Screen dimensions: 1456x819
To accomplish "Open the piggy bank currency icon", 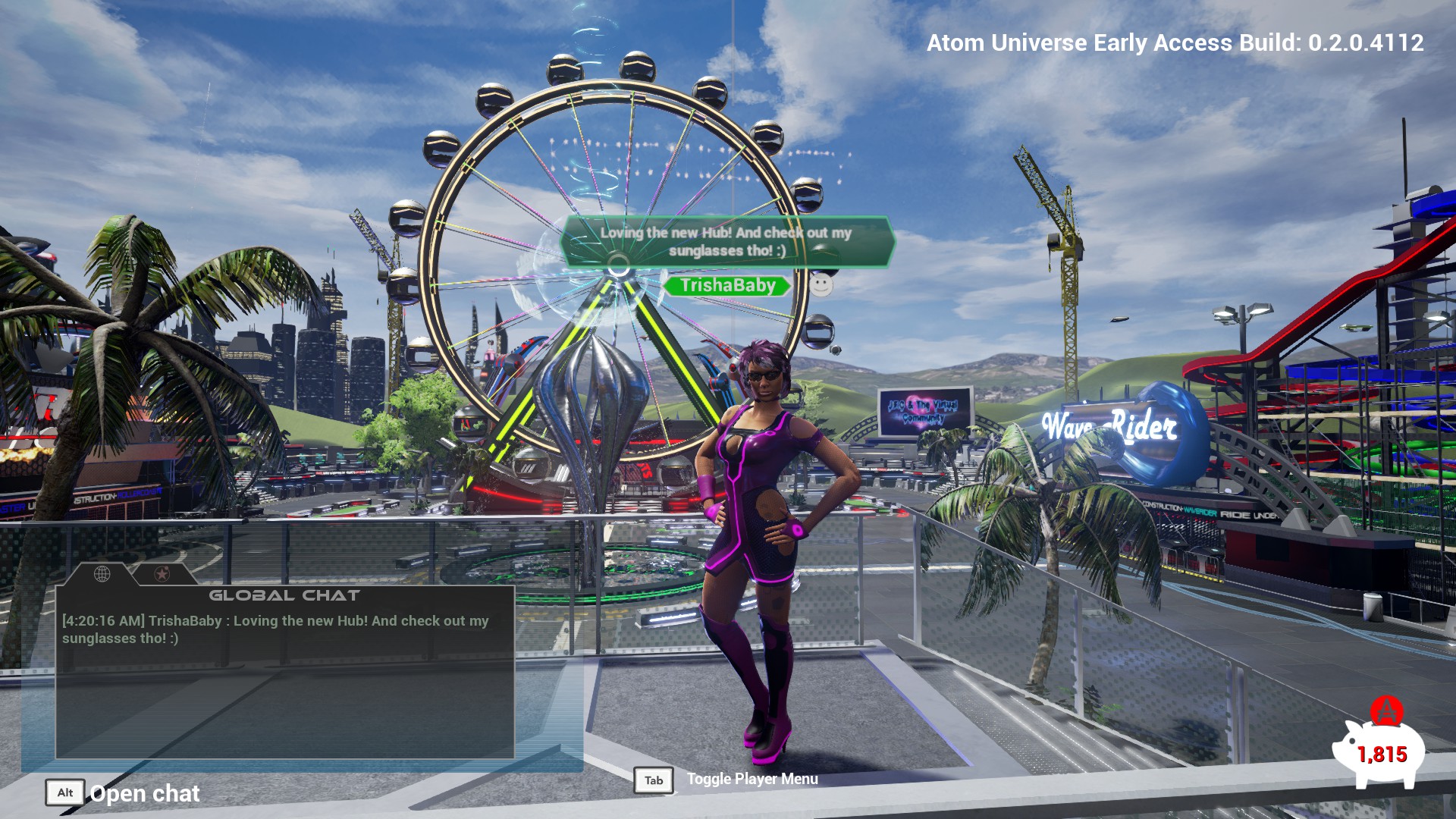I will pos(1380,752).
